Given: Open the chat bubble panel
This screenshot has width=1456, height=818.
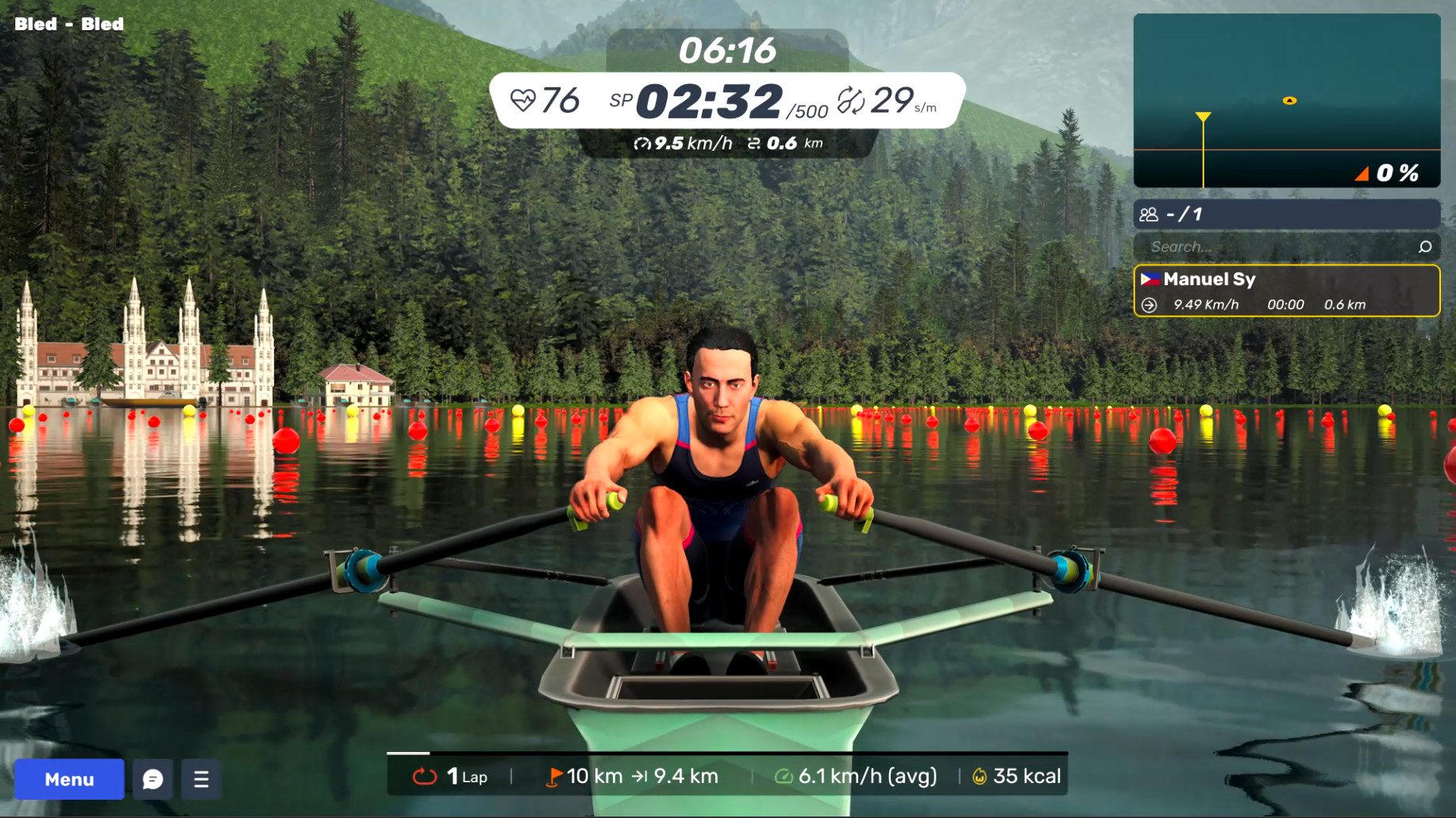Looking at the screenshot, I should [152, 779].
